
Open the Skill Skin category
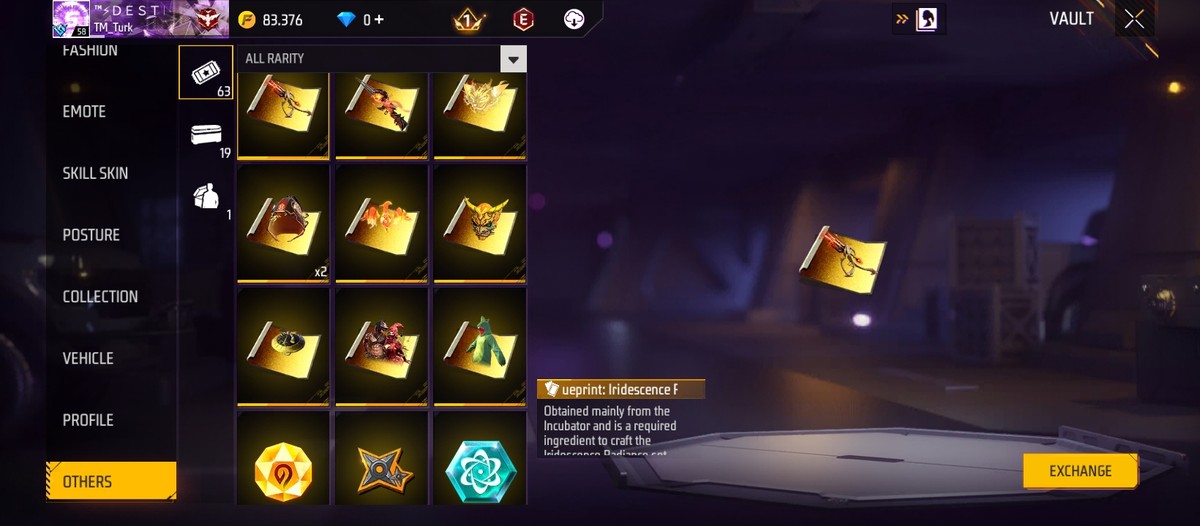pos(96,173)
